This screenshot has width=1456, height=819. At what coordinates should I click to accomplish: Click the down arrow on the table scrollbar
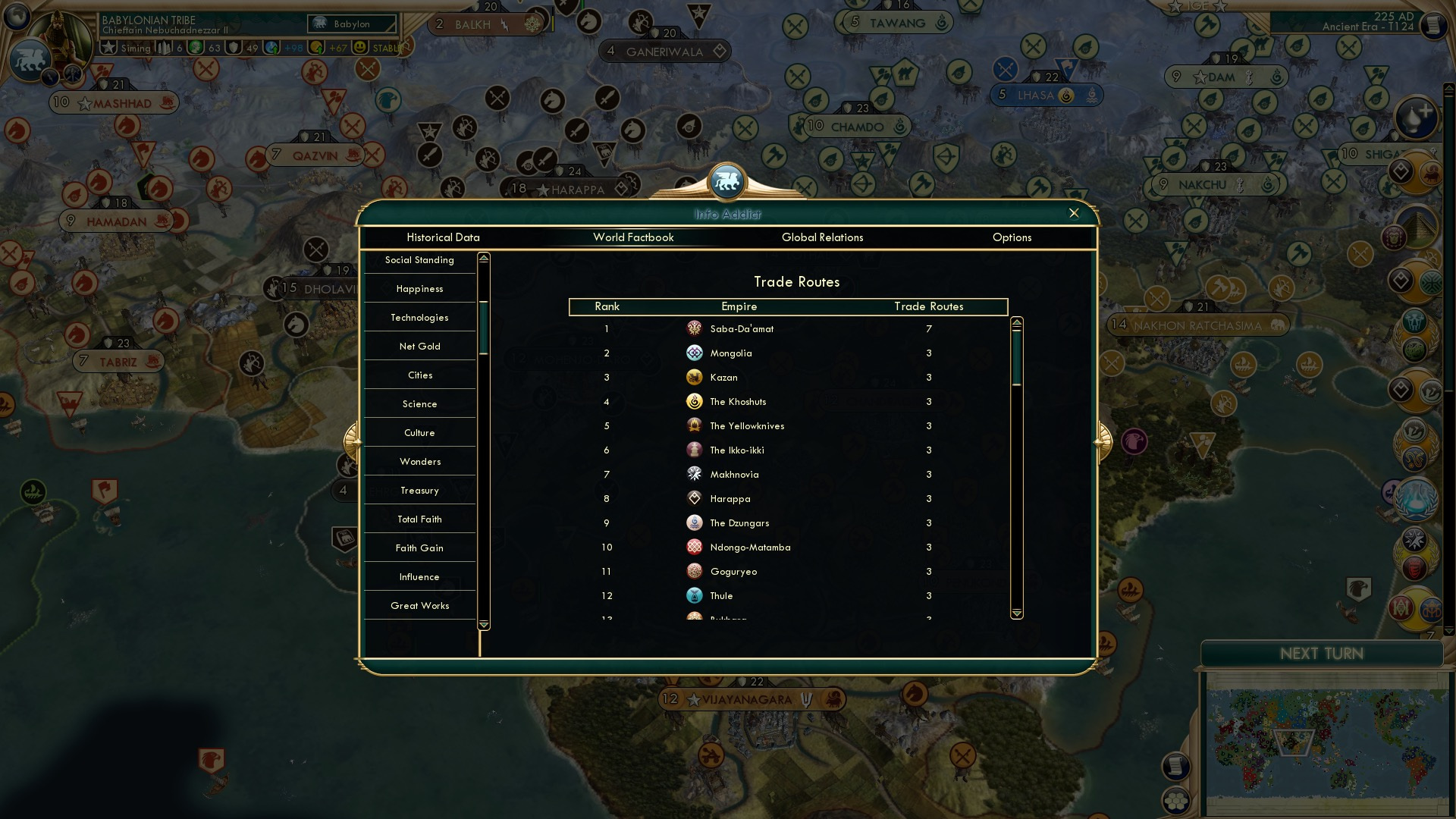[1015, 611]
